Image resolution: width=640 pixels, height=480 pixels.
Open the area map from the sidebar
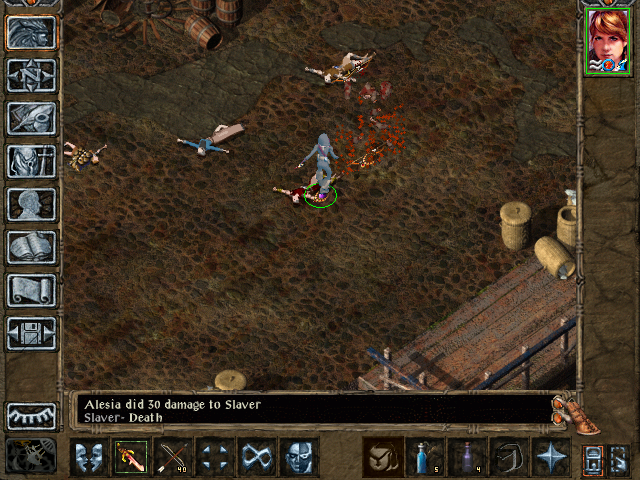(x=32, y=75)
